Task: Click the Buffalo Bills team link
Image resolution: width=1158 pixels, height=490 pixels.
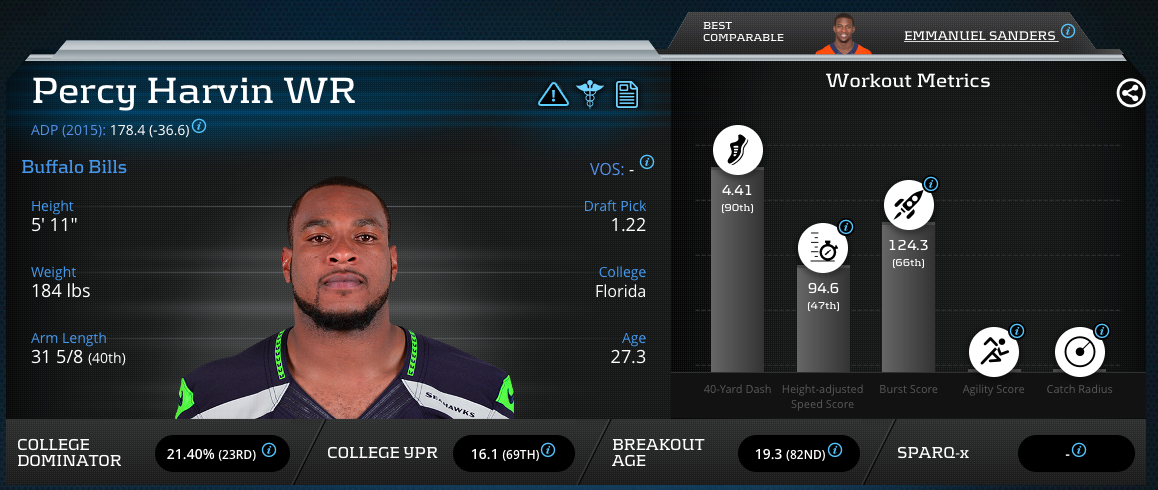Action: [x=74, y=167]
